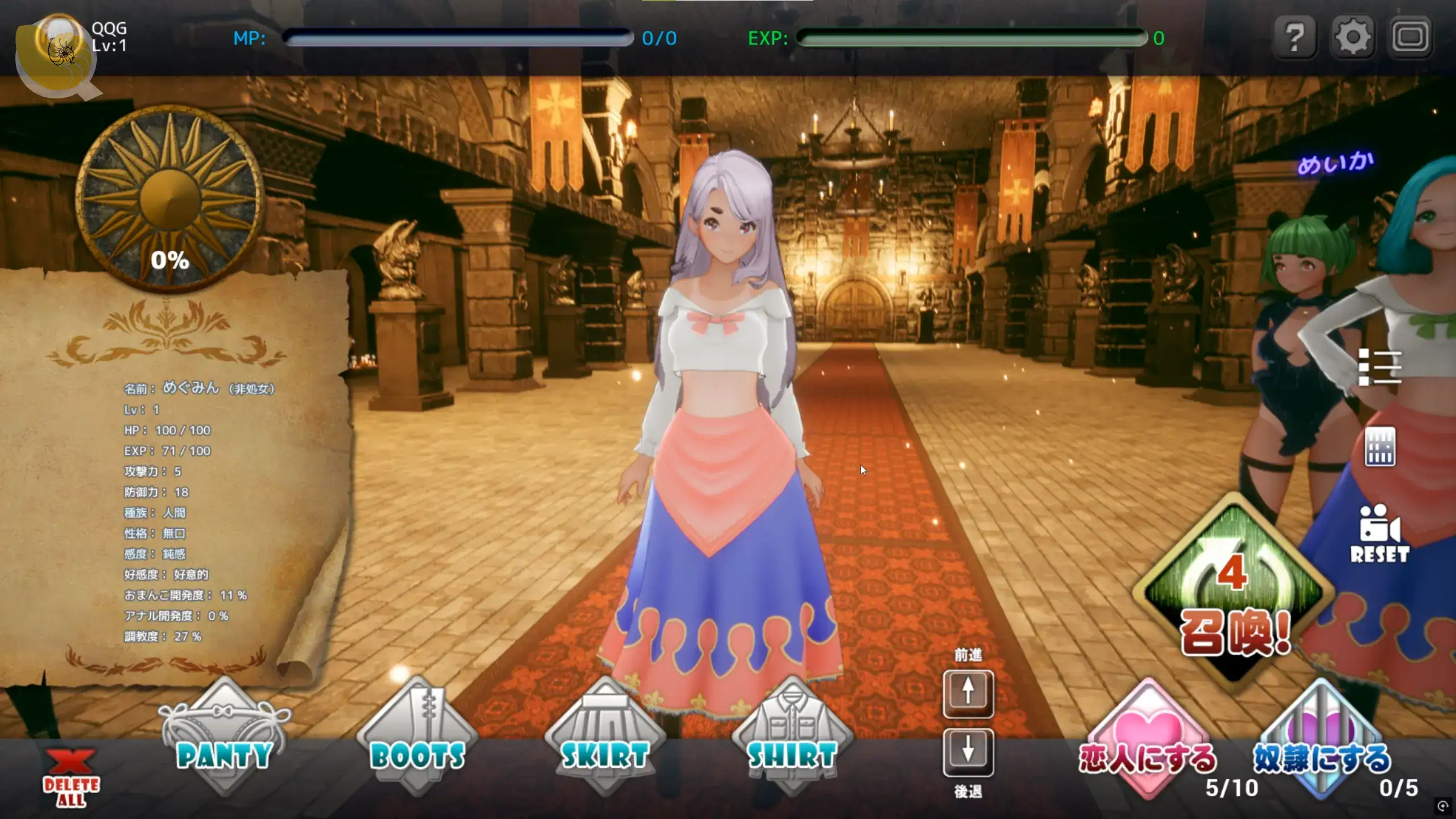This screenshot has width=1456, height=819.
Task: Choose the 奴隷にする cage button
Action: (1321, 739)
